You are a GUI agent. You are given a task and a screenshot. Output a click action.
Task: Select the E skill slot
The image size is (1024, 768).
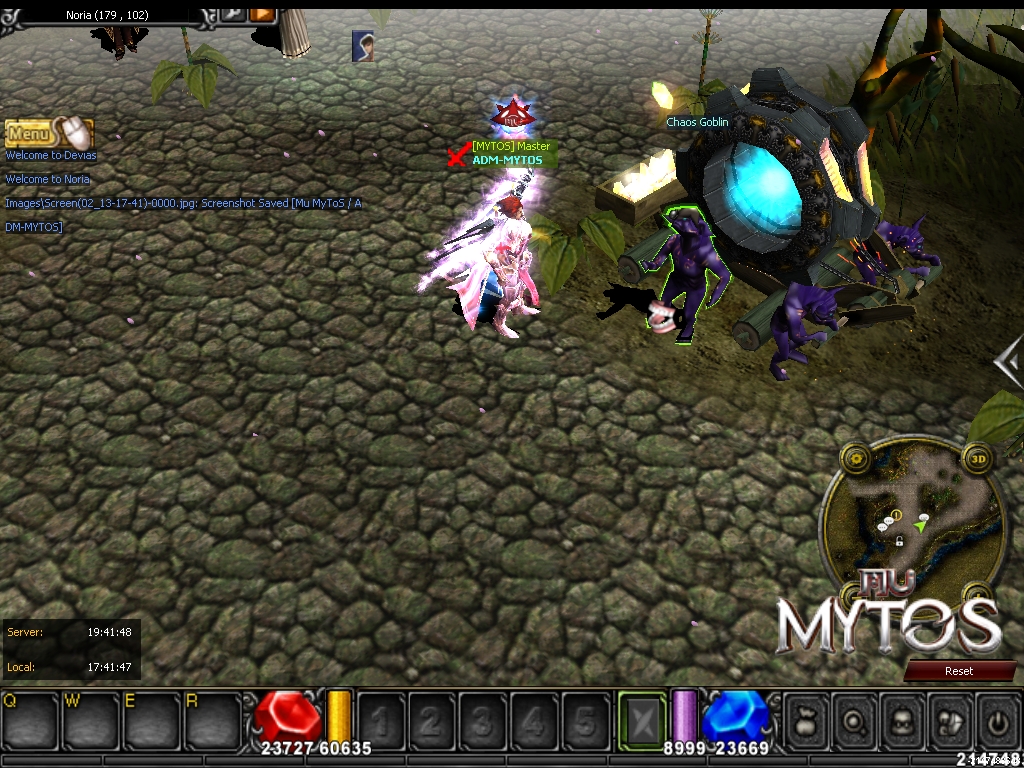(151, 719)
